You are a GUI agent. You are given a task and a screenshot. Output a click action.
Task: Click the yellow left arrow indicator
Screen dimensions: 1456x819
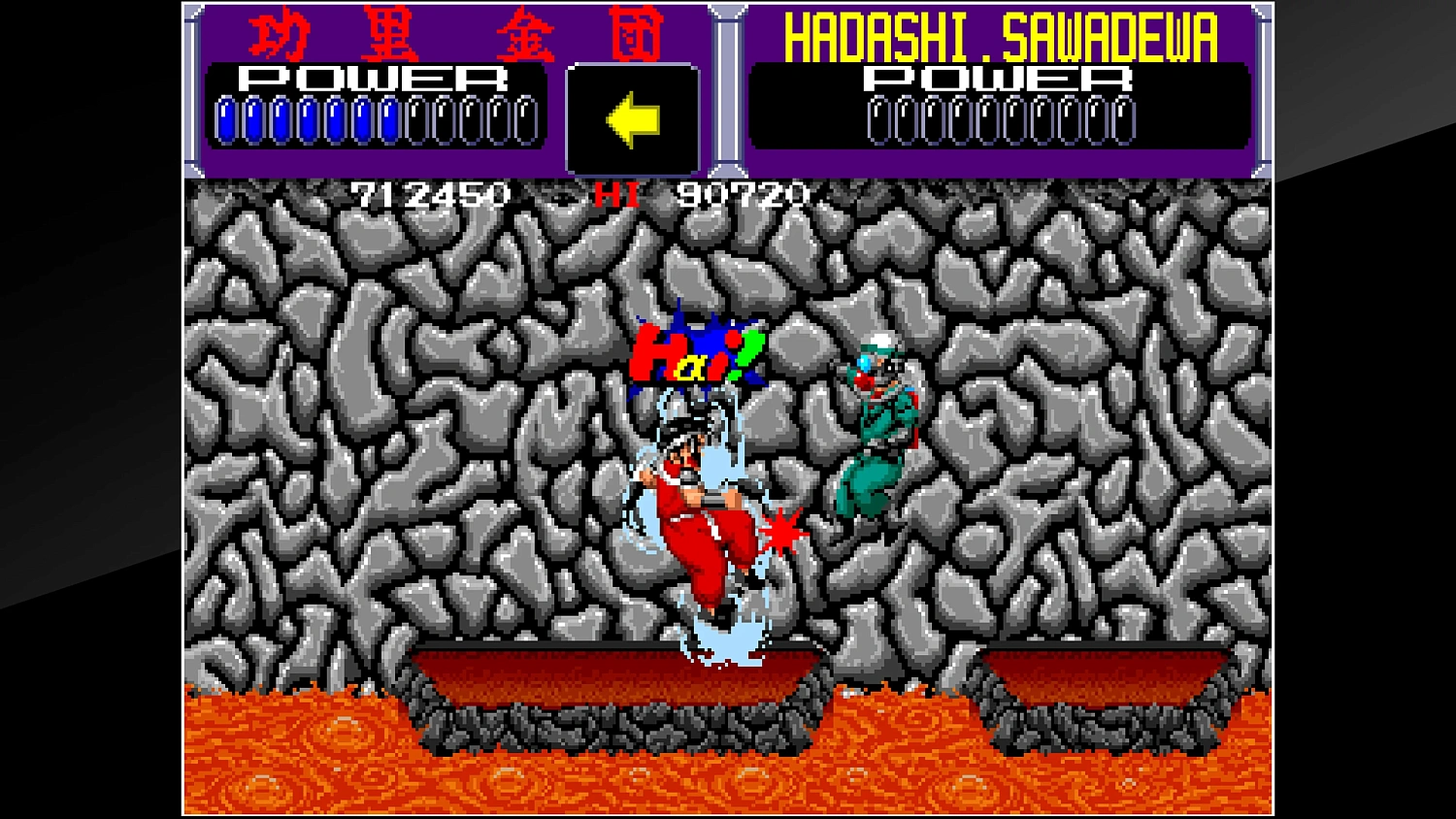click(x=633, y=119)
